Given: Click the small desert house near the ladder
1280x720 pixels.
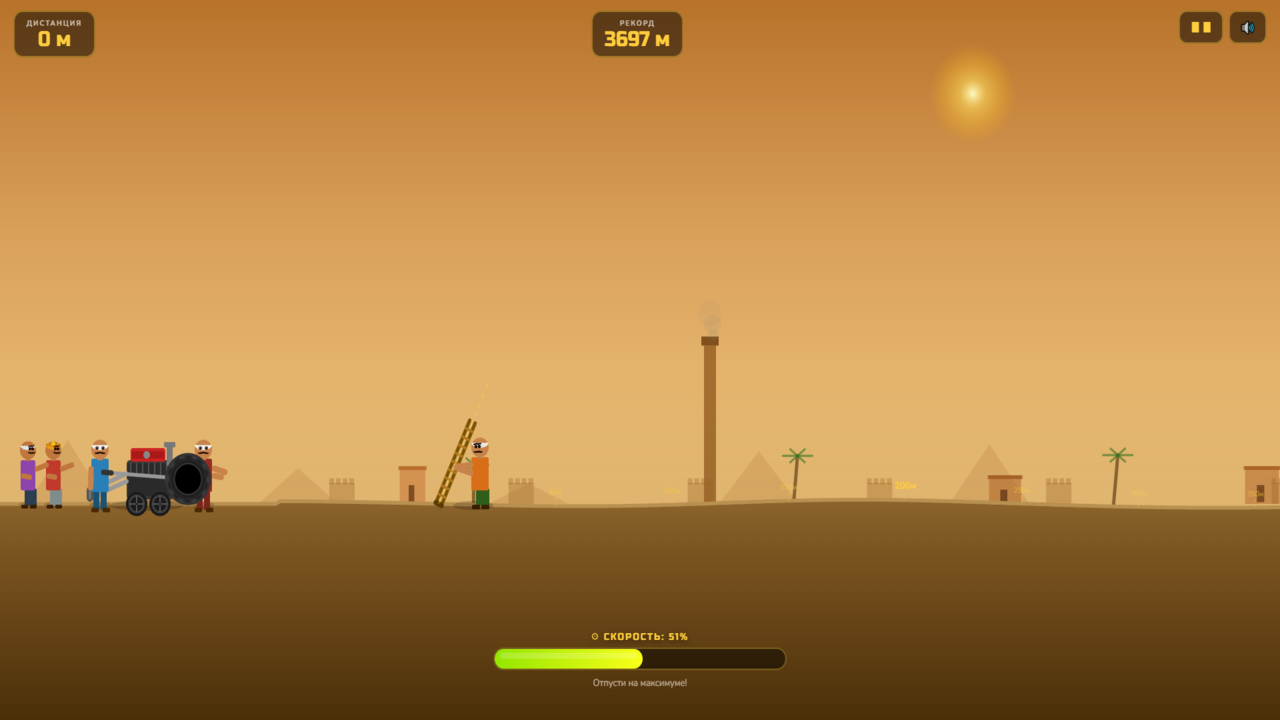Looking at the screenshot, I should coord(410,485).
